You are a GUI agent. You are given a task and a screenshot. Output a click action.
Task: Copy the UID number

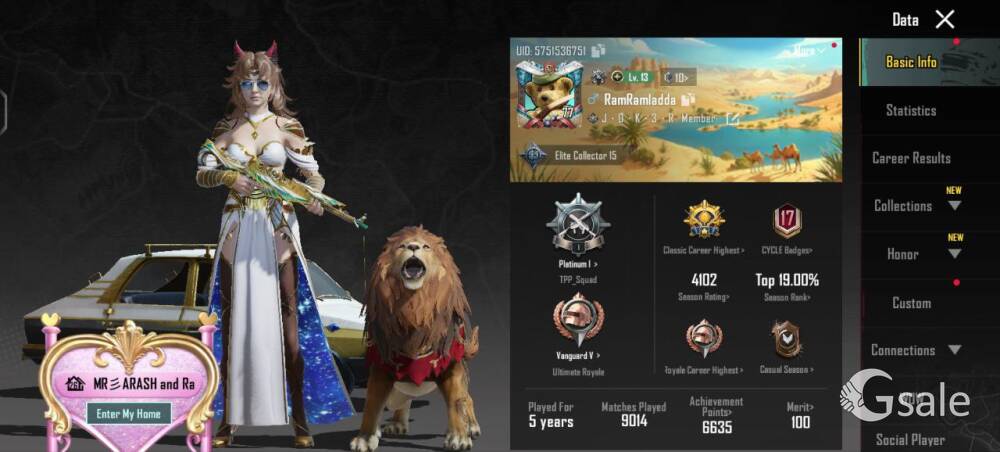pos(598,50)
